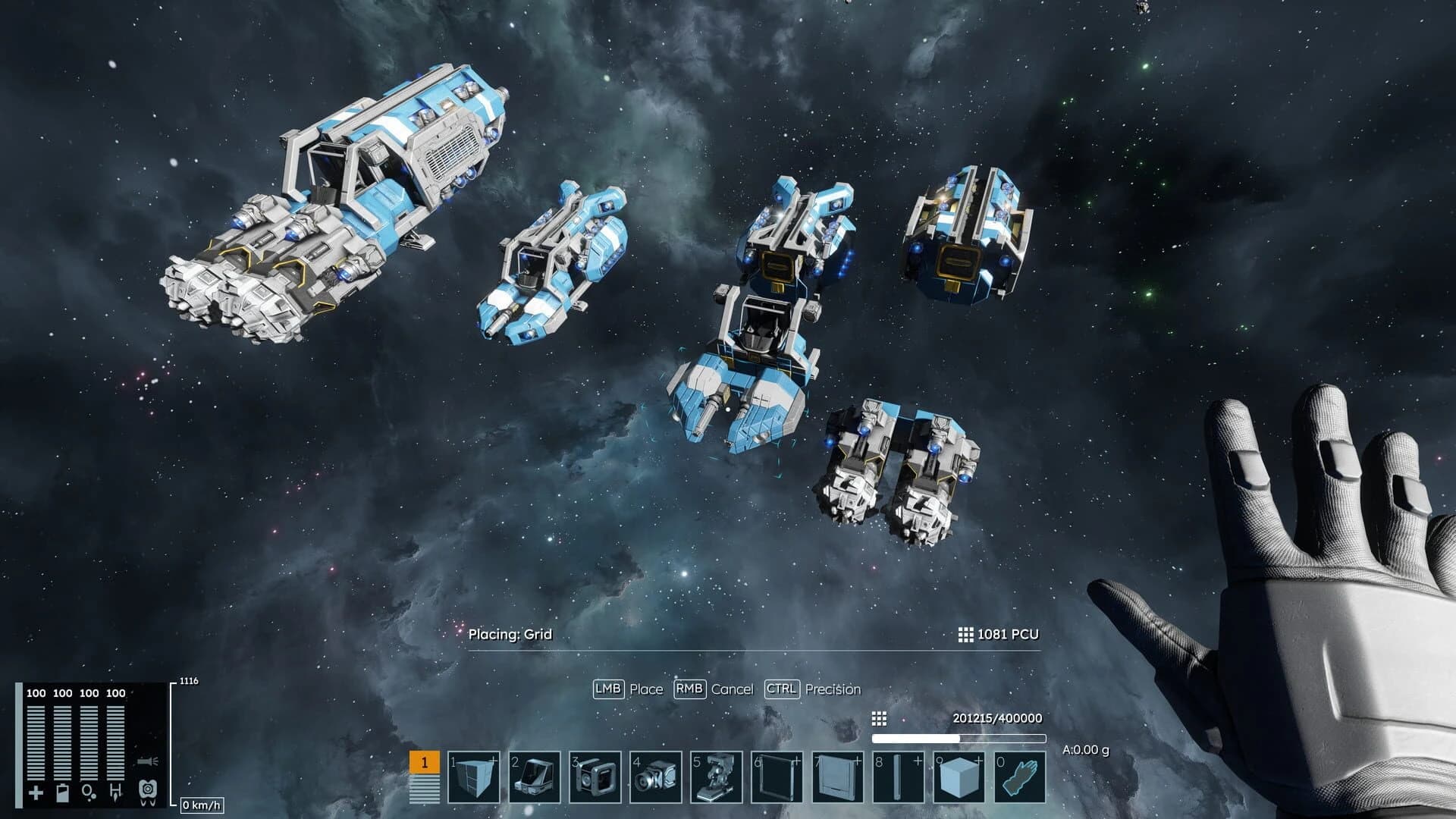Click the plus on hotbar slot 9
Viewport: 1456px width, 819px height.
tap(979, 760)
